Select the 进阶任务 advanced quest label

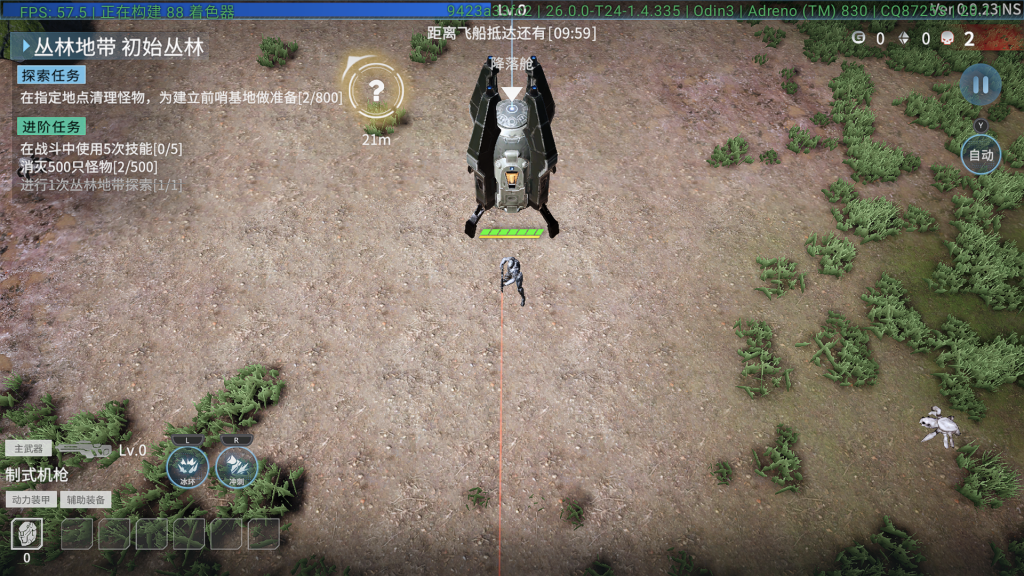click(51, 126)
